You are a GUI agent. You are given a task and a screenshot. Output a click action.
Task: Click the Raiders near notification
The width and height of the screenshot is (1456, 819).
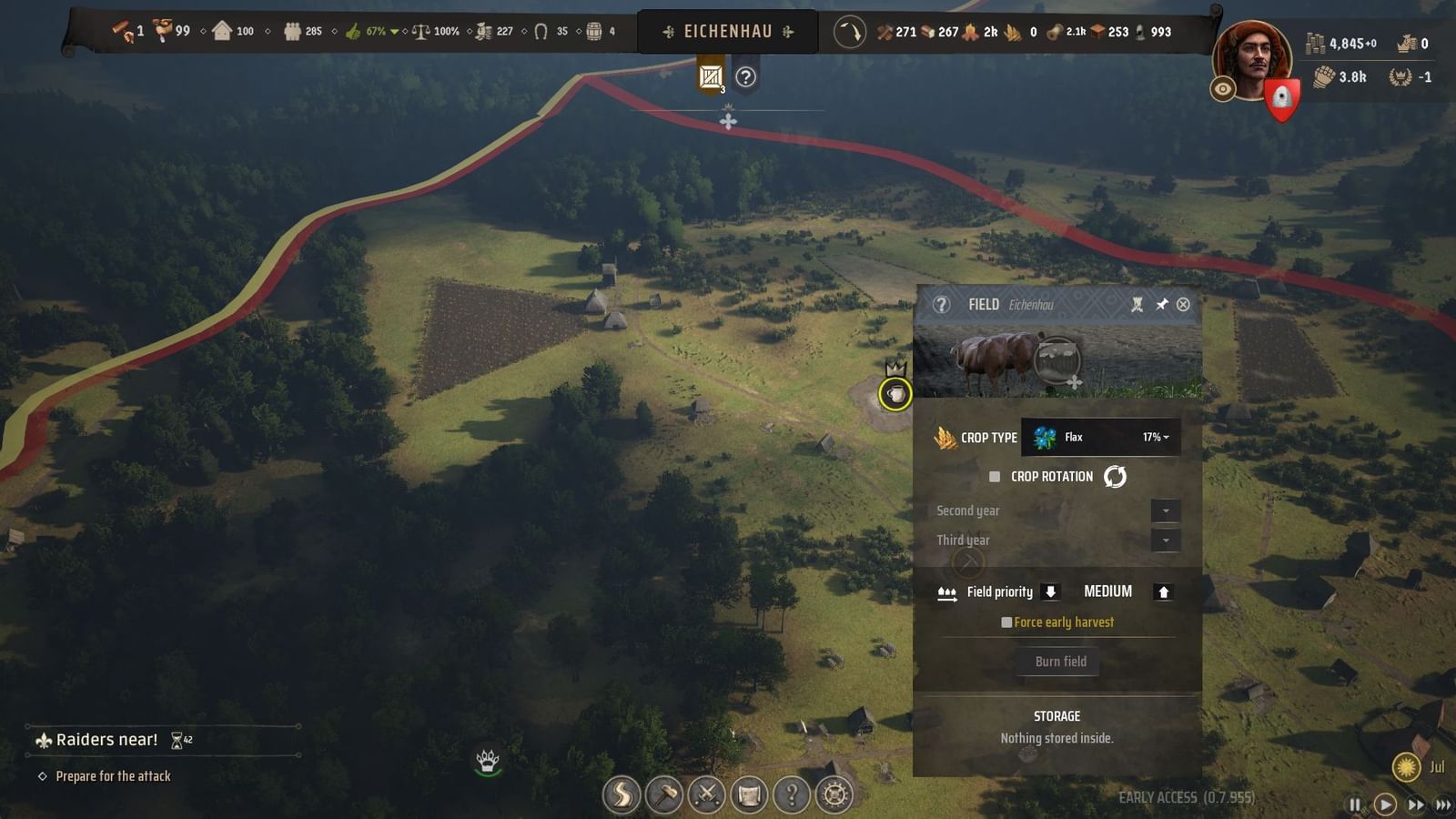click(106, 739)
